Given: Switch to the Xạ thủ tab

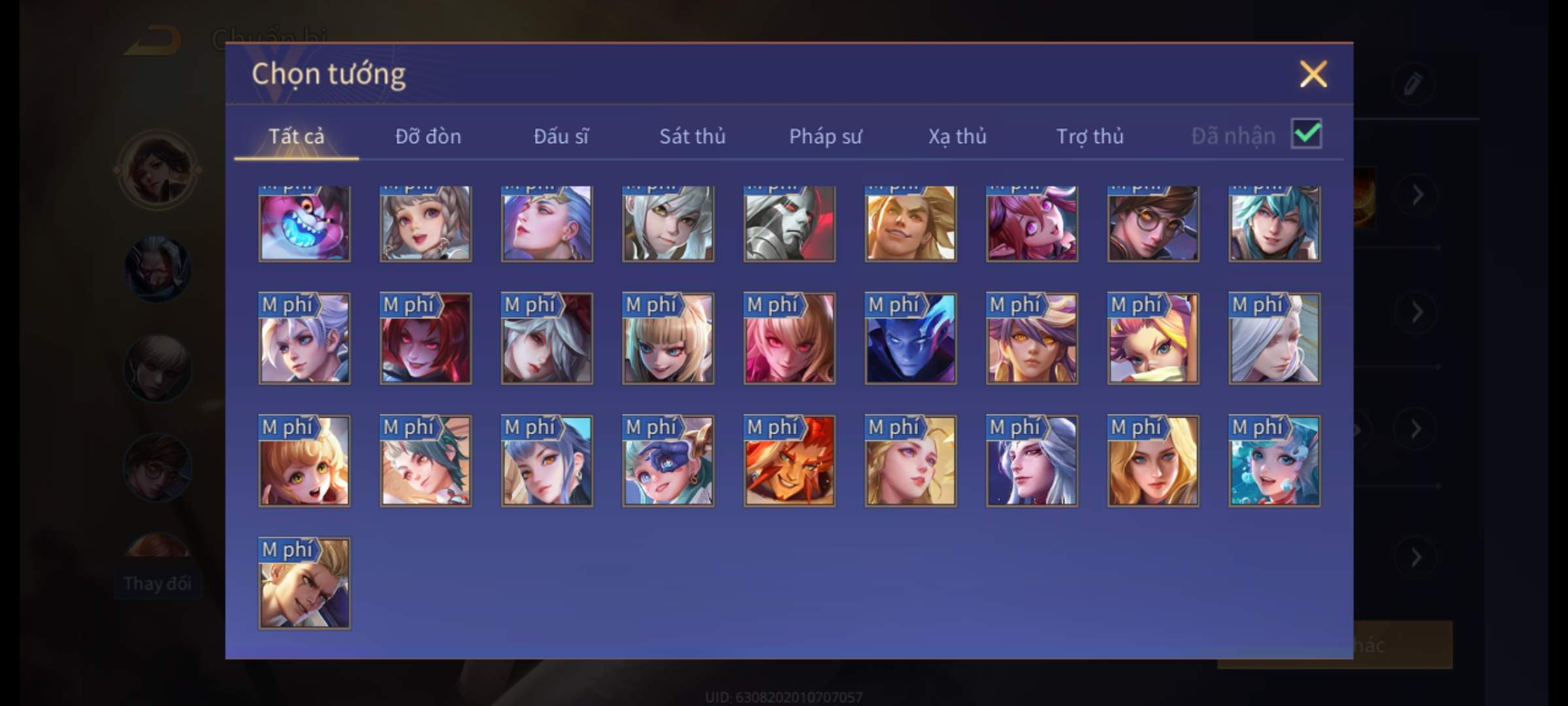Looking at the screenshot, I should click(957, 136).
